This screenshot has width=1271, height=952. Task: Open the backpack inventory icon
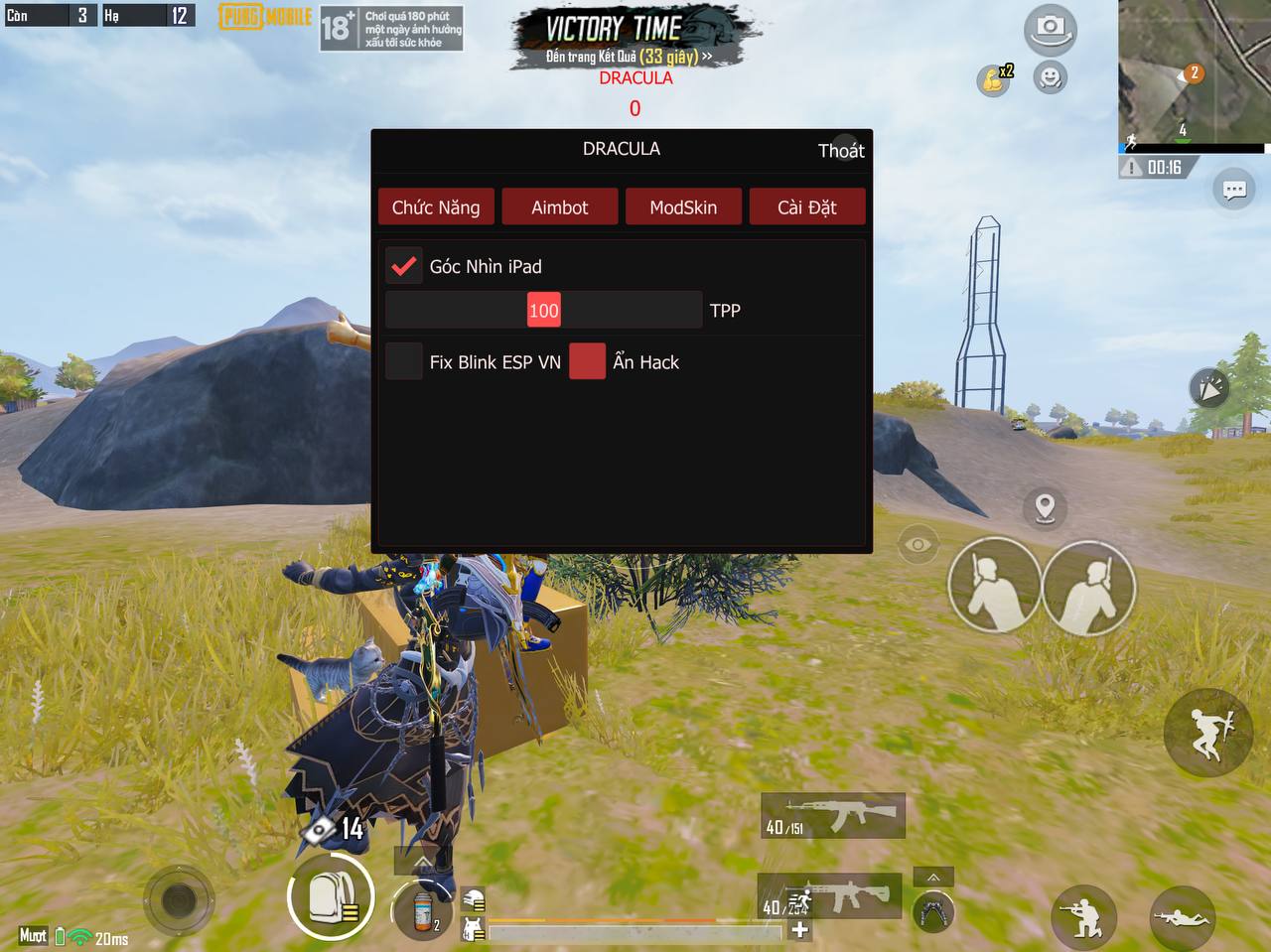click(x=331, y=895)
